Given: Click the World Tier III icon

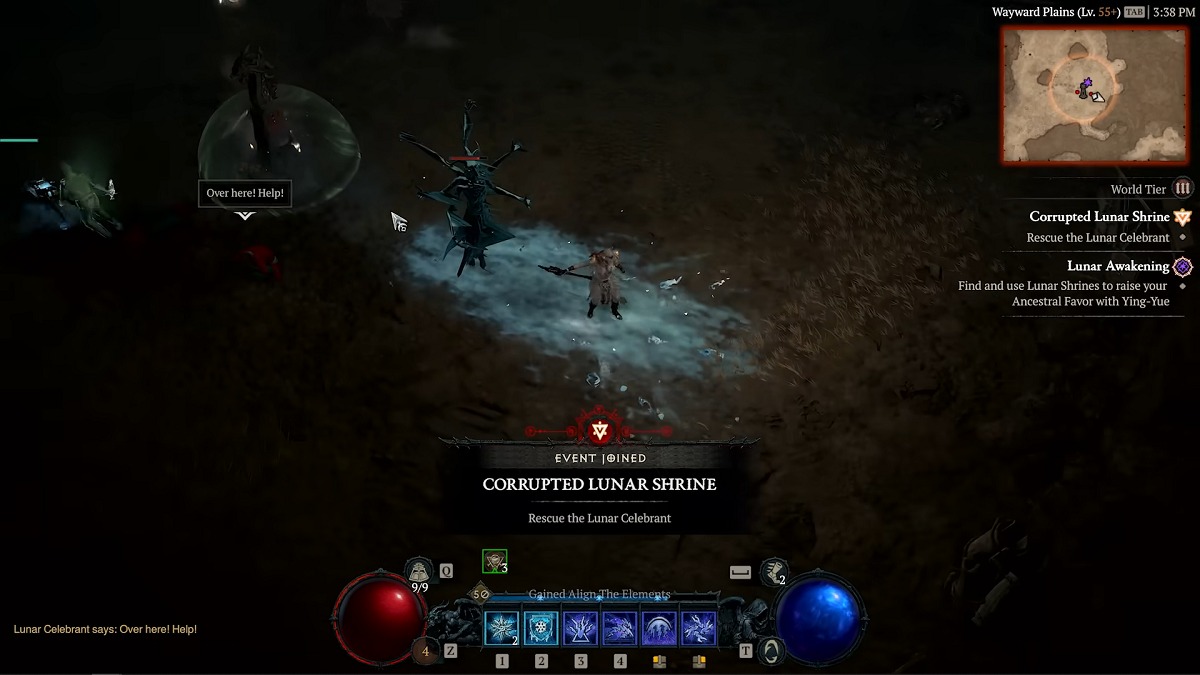Looking at the screenshot, I should click(1183, 189).
